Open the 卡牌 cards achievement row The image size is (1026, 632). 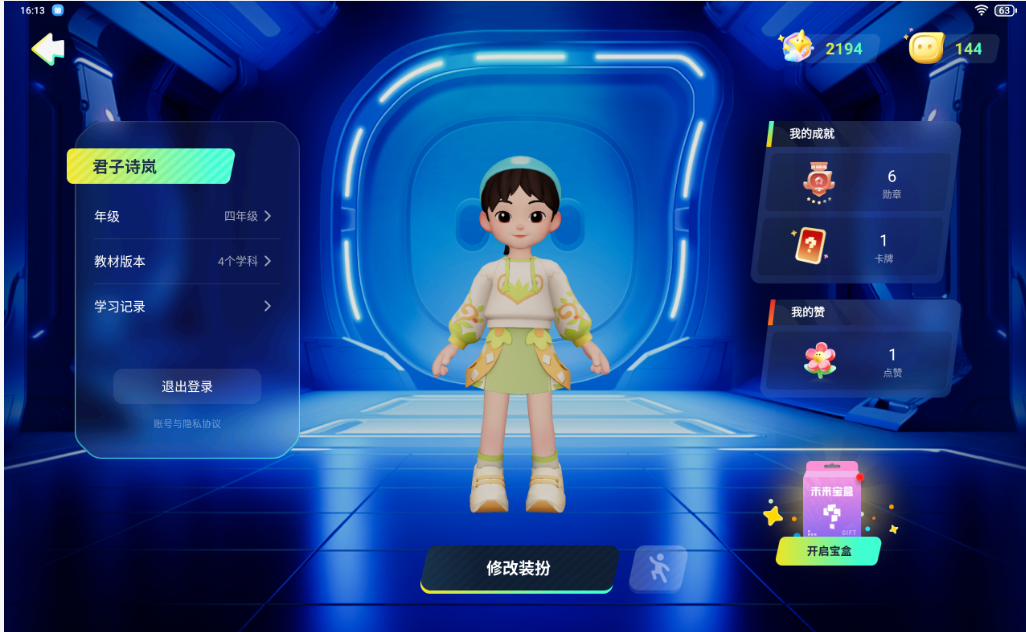(857, 246)
